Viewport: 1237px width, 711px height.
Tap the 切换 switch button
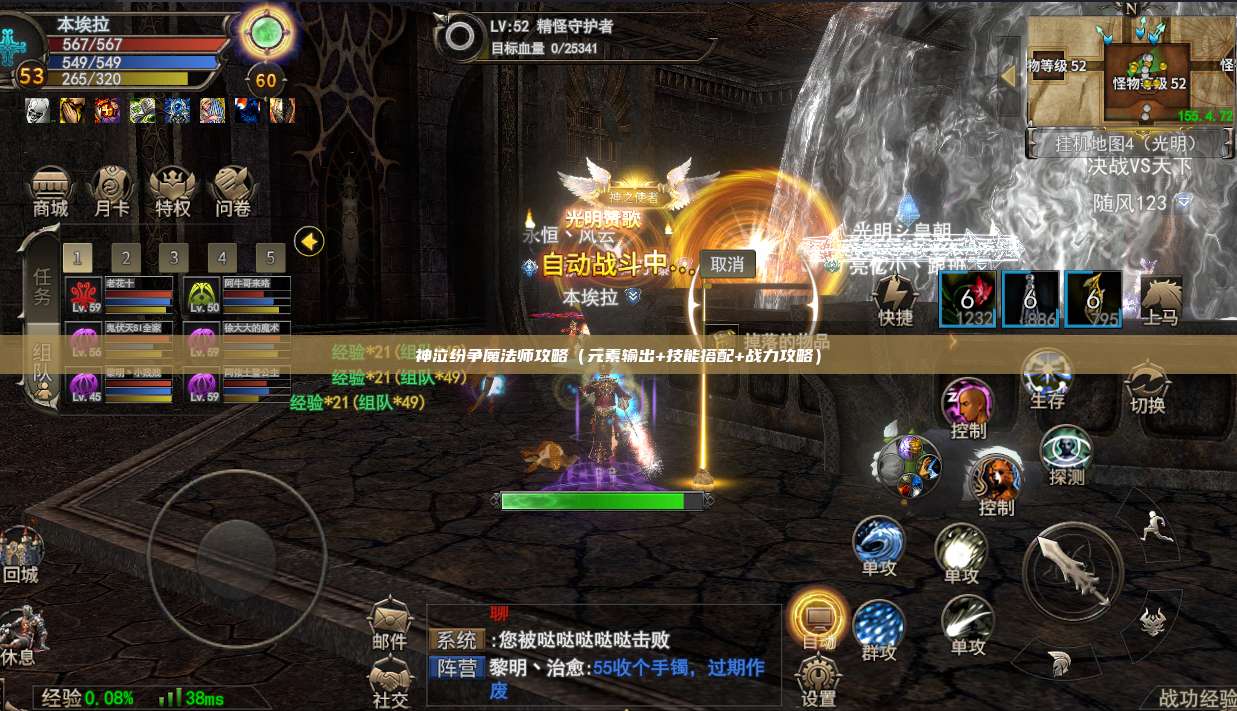point(1147,388)
